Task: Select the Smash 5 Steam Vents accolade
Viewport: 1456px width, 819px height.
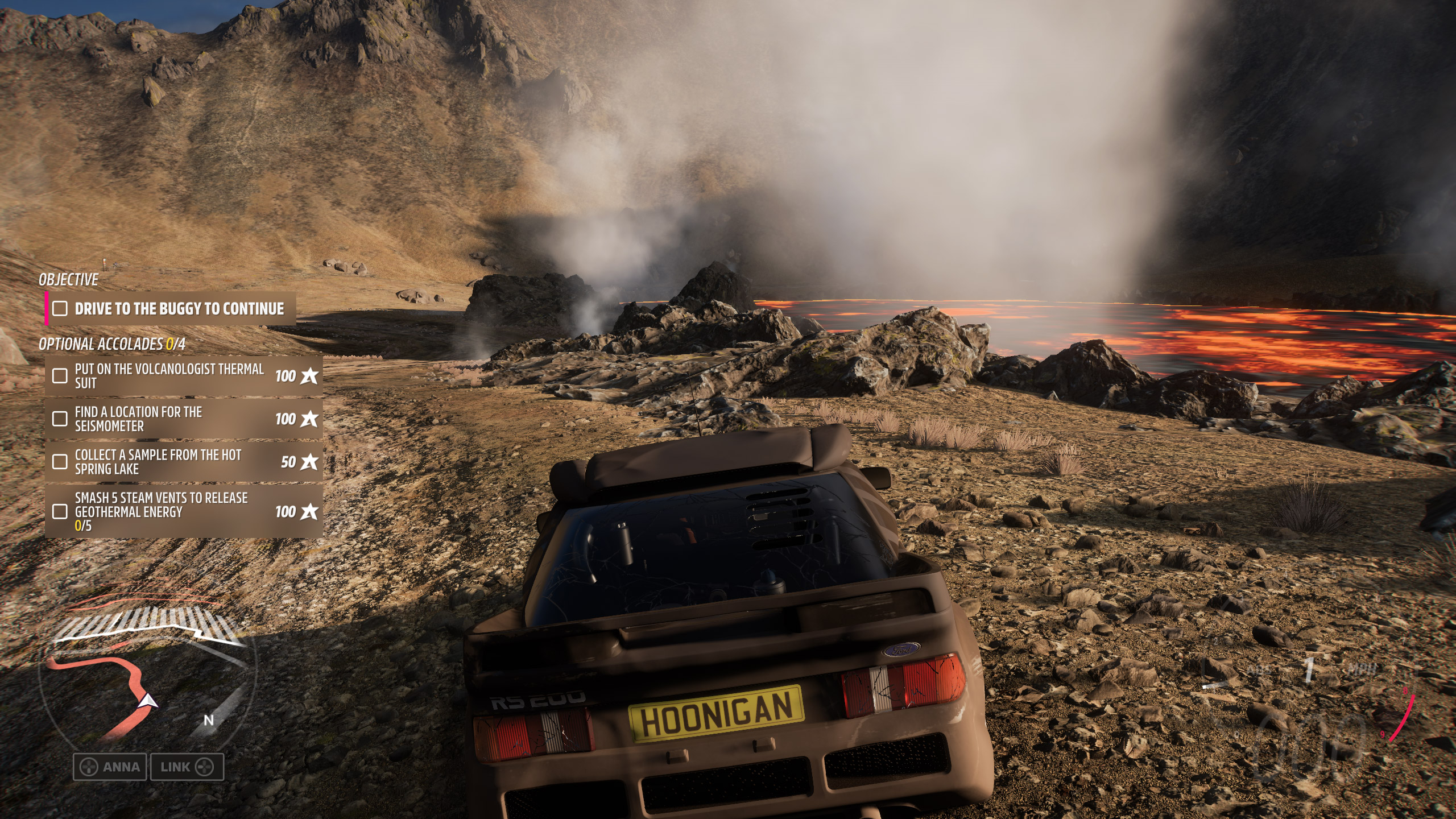Action: [183, 511]
